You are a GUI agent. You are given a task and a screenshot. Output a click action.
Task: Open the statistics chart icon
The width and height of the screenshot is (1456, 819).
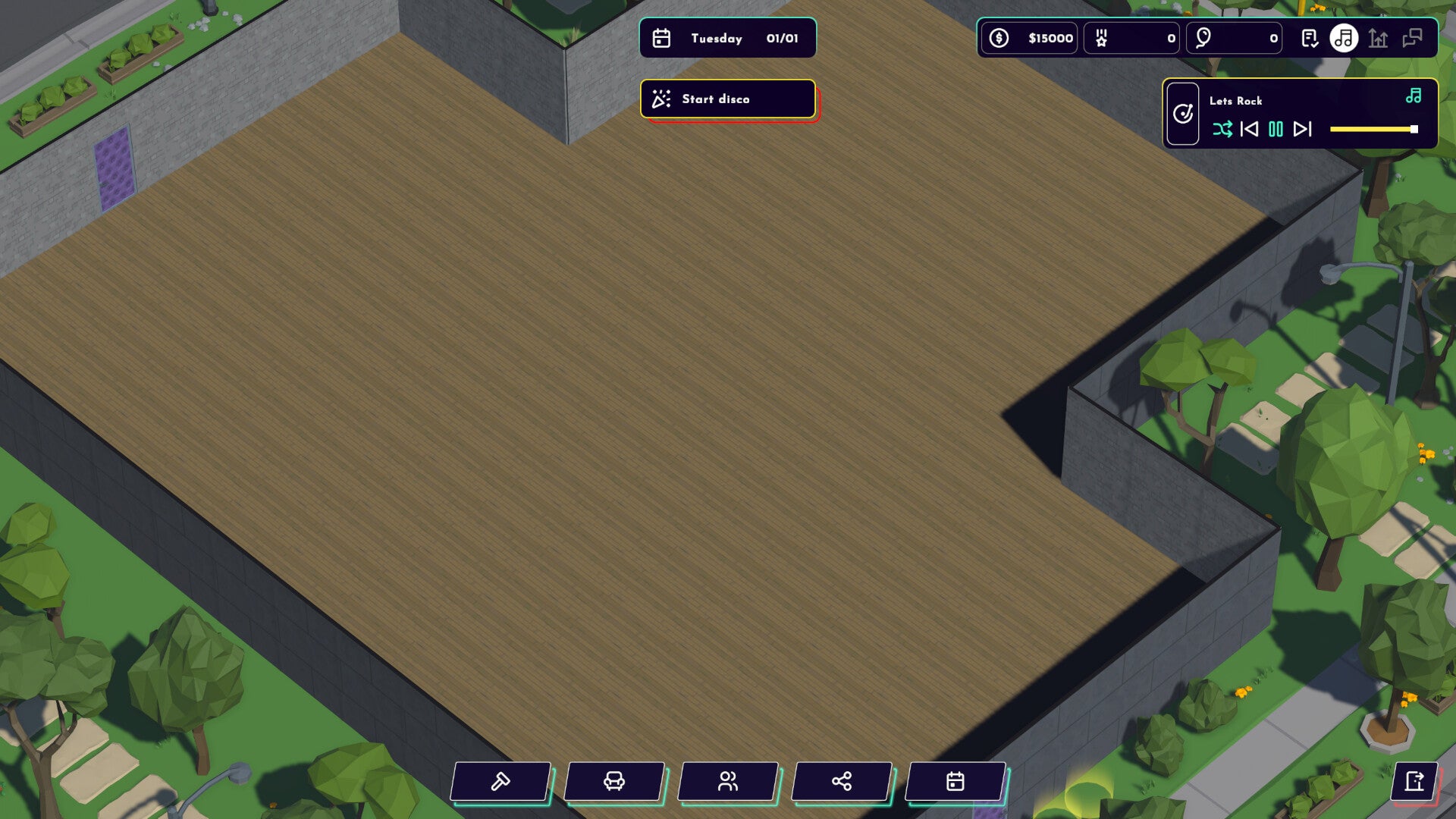pos(1378,39)
